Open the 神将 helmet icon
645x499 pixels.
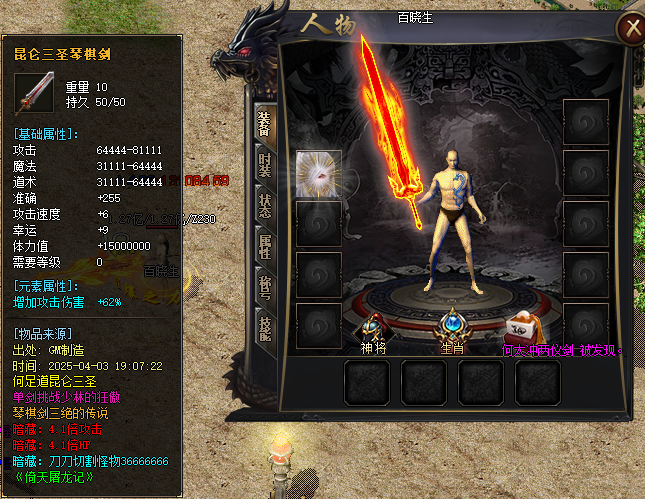373,326
